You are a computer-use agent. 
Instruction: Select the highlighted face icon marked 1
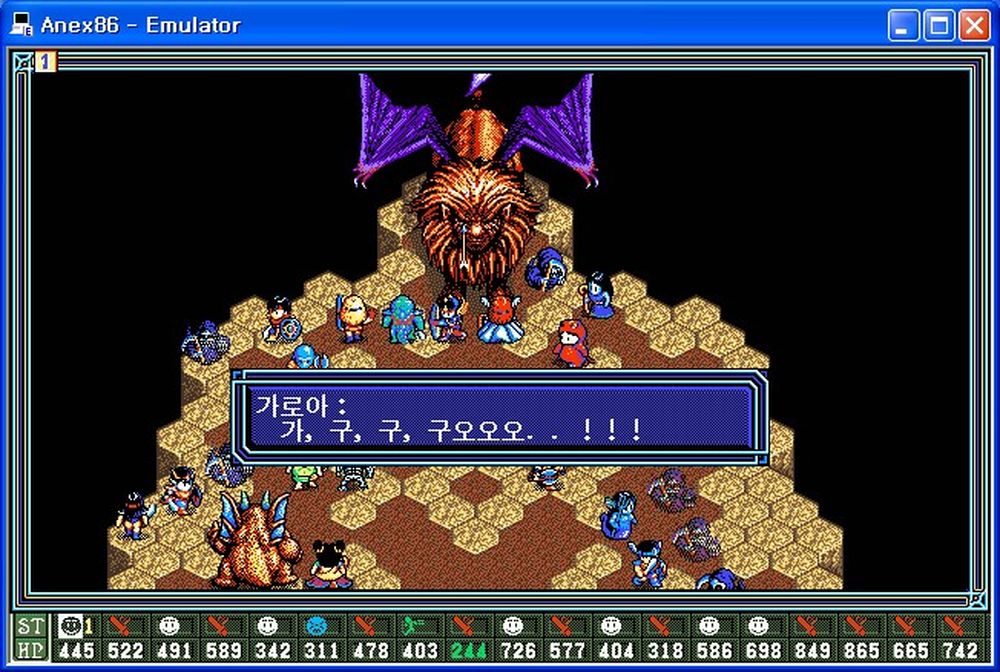tap(70, 626)
